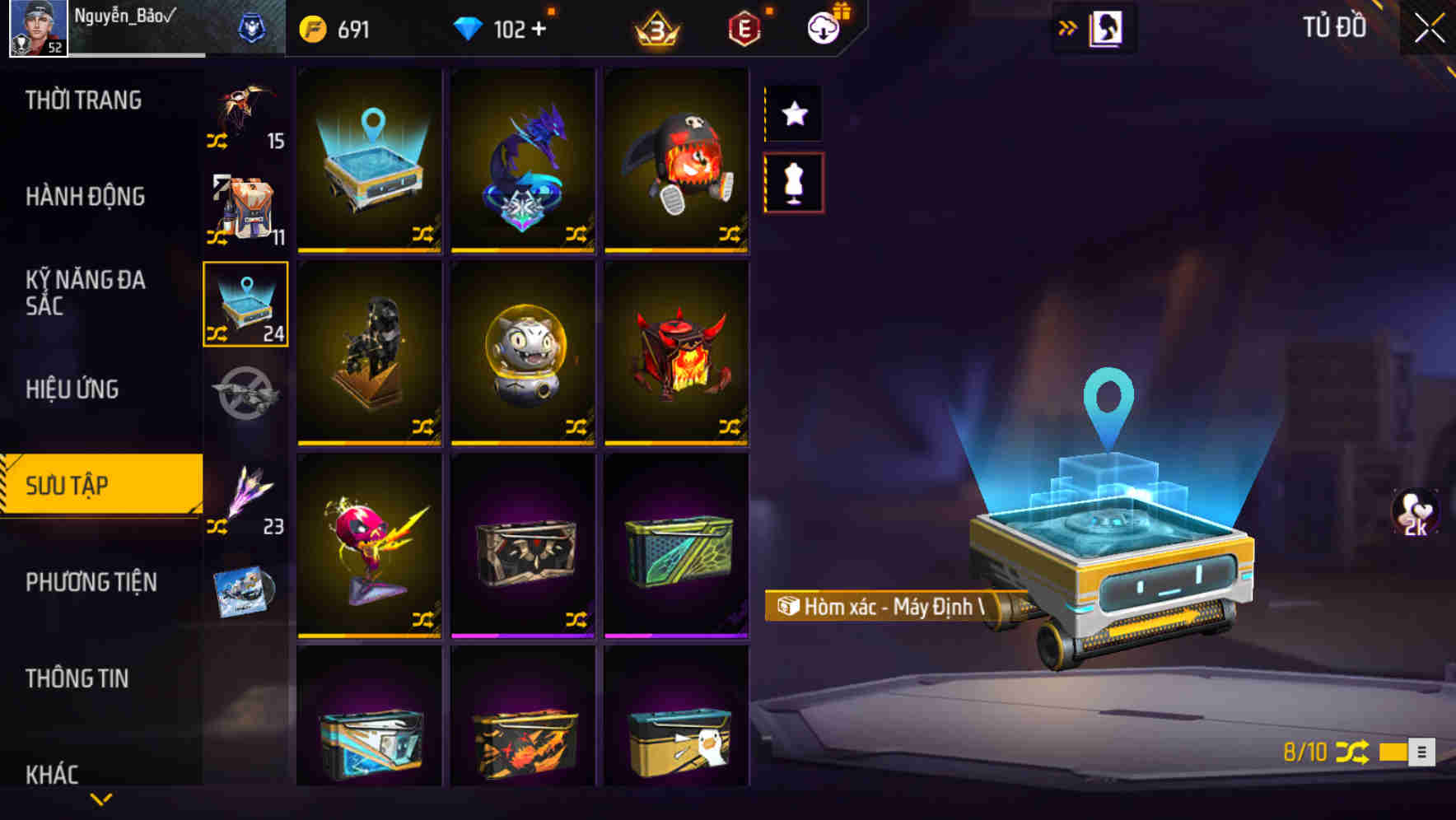The height and width of the screenshot is (820, 1456).
Task: Toggle shuffle on the drone platform item
Action: [422, 234]
